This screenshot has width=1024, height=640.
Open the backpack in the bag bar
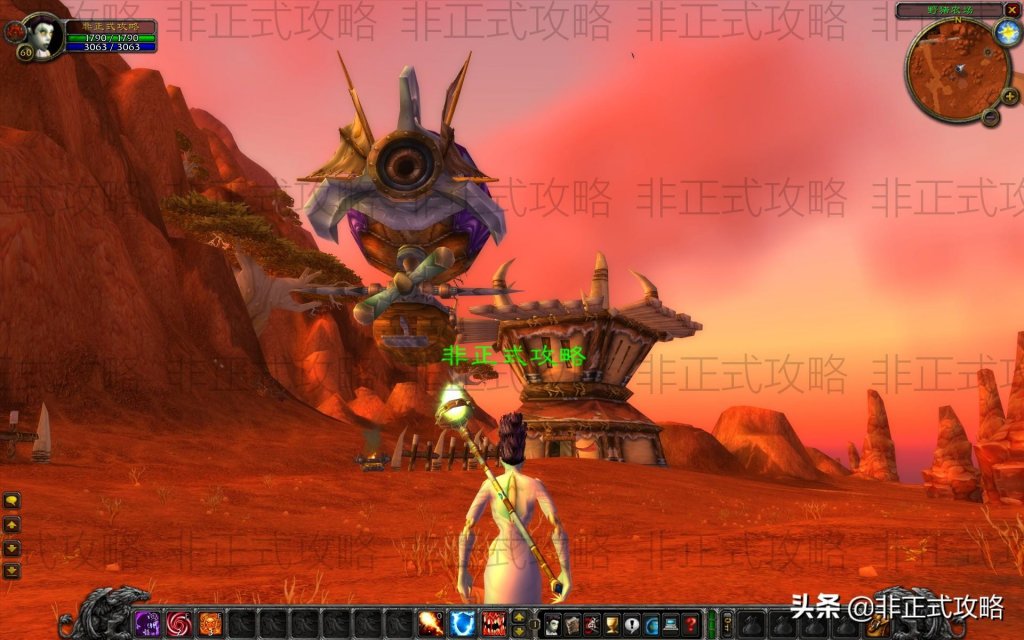point(875,624)
